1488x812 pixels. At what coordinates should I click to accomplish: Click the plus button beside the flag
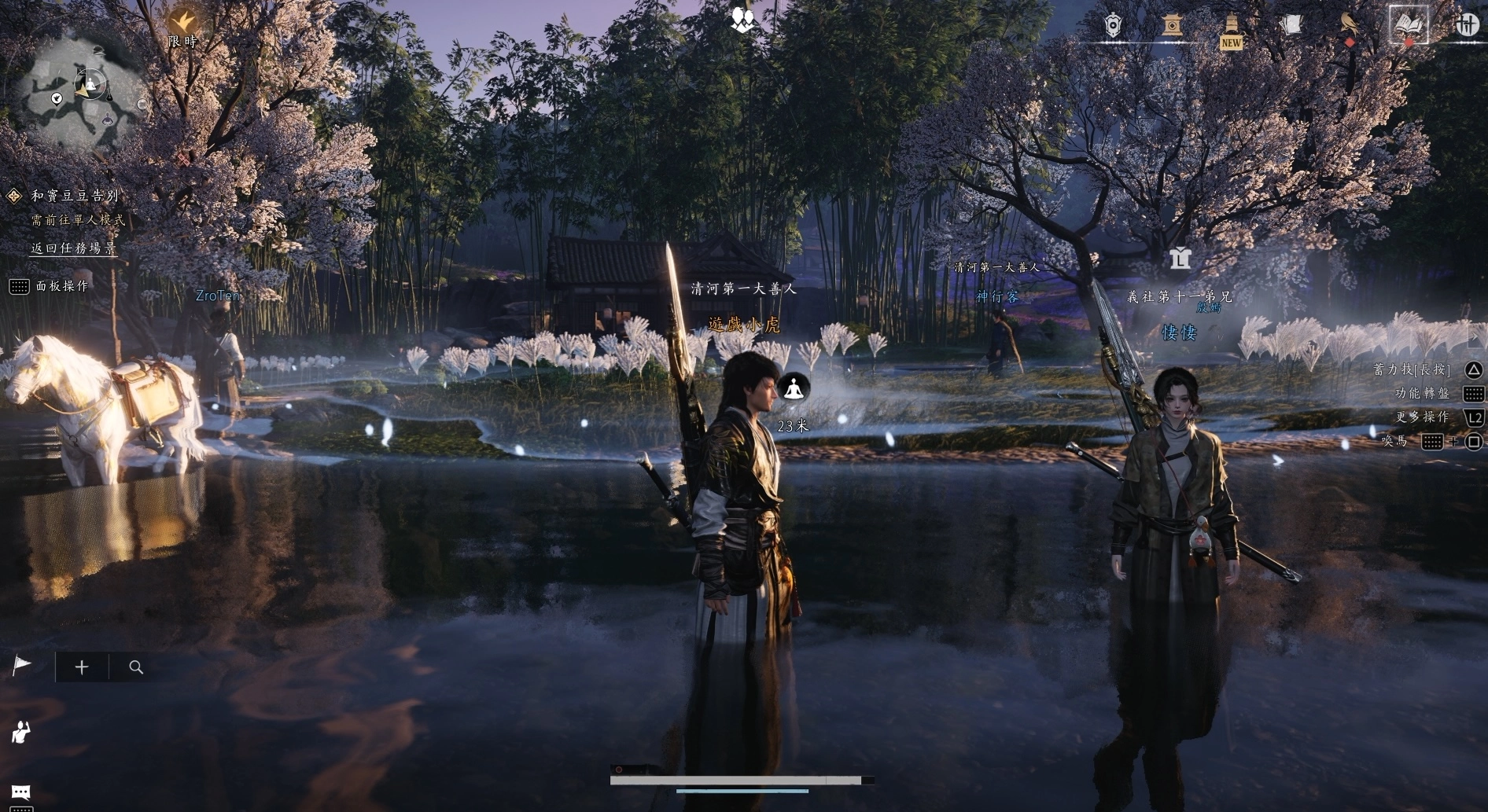pos(82,667)
